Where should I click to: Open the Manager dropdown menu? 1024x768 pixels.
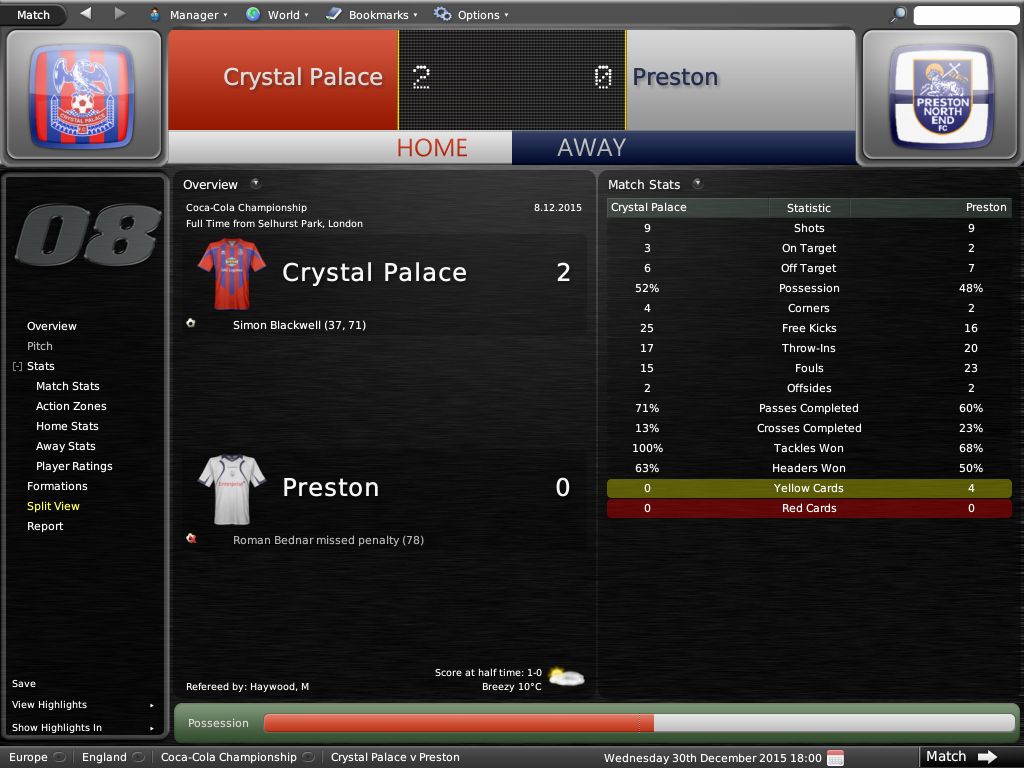click(x=188, y=15)
